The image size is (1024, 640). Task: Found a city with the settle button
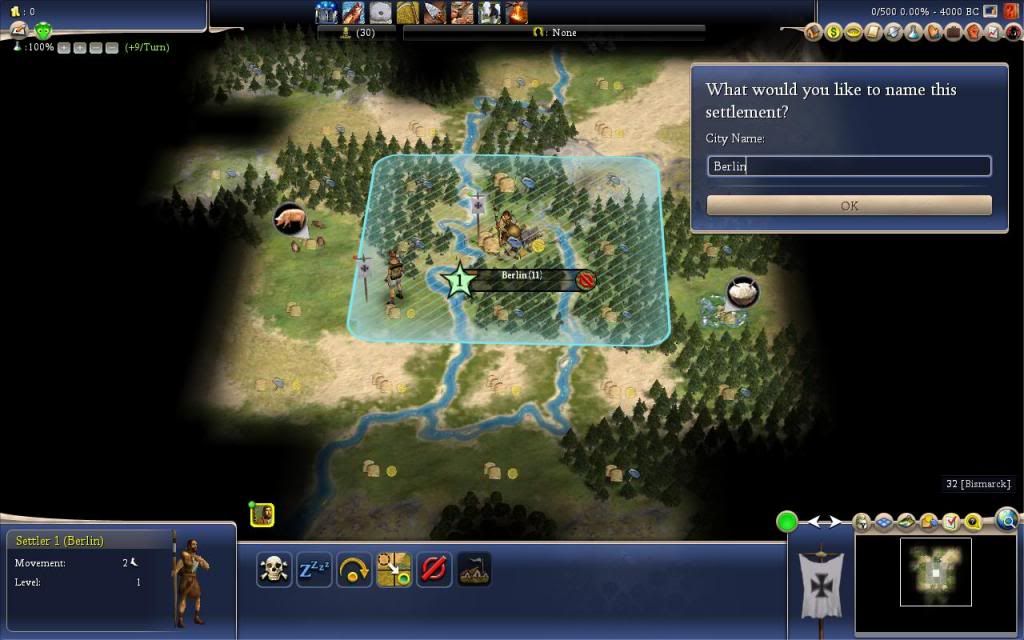point(474,570)
